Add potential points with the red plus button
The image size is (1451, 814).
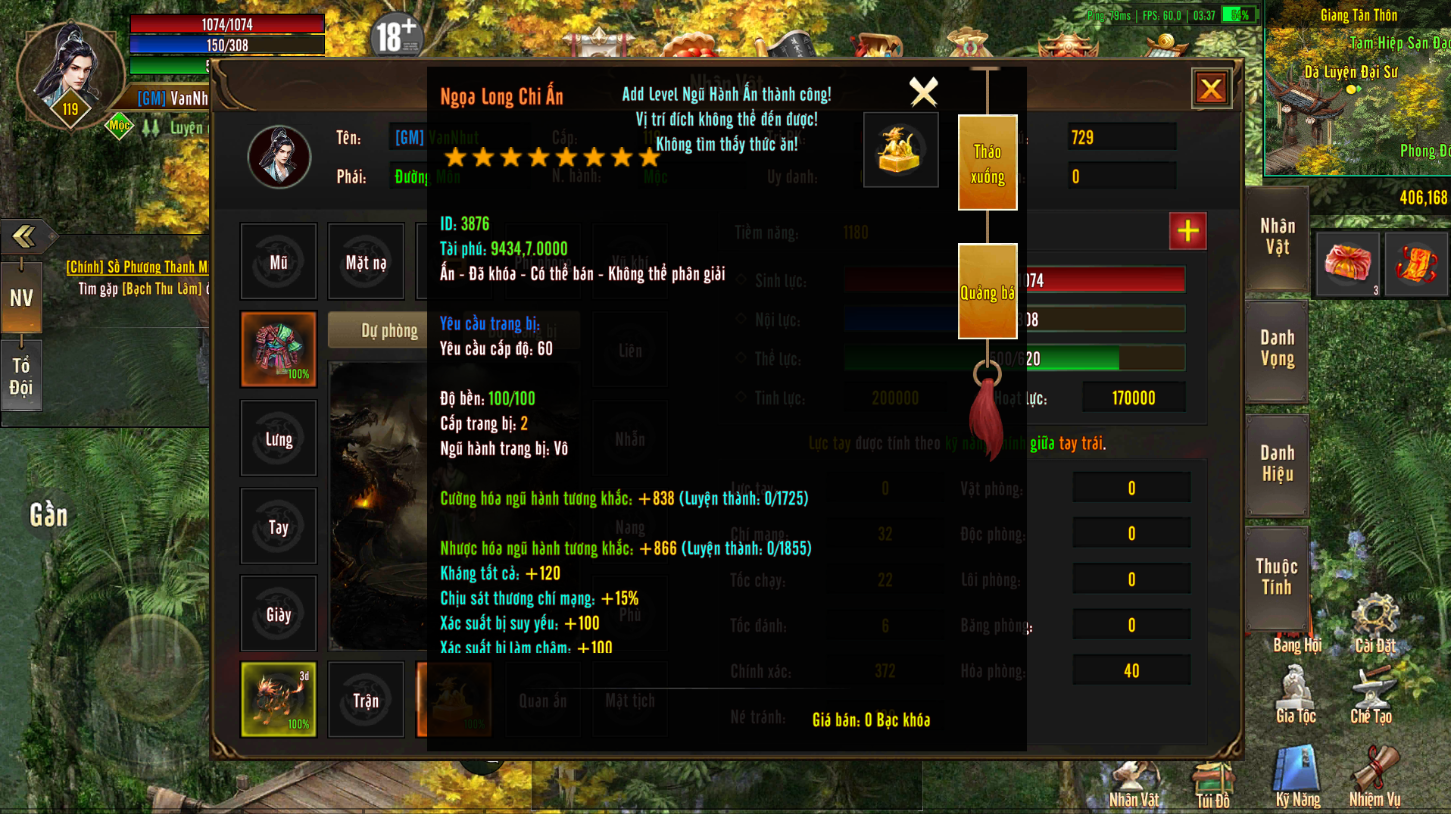[x=1187, y=232]
